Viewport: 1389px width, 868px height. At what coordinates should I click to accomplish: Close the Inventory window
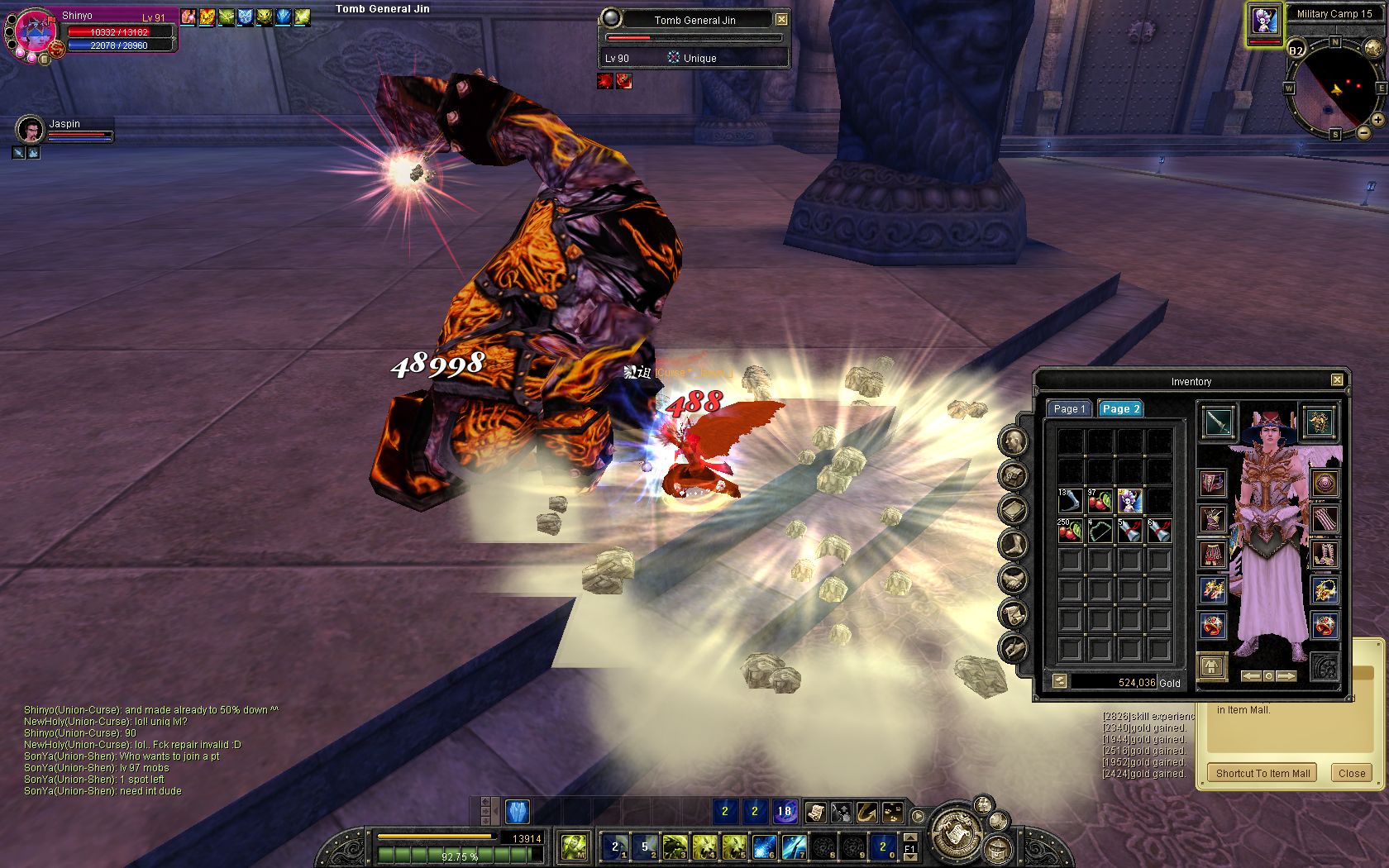[1337, 380]
